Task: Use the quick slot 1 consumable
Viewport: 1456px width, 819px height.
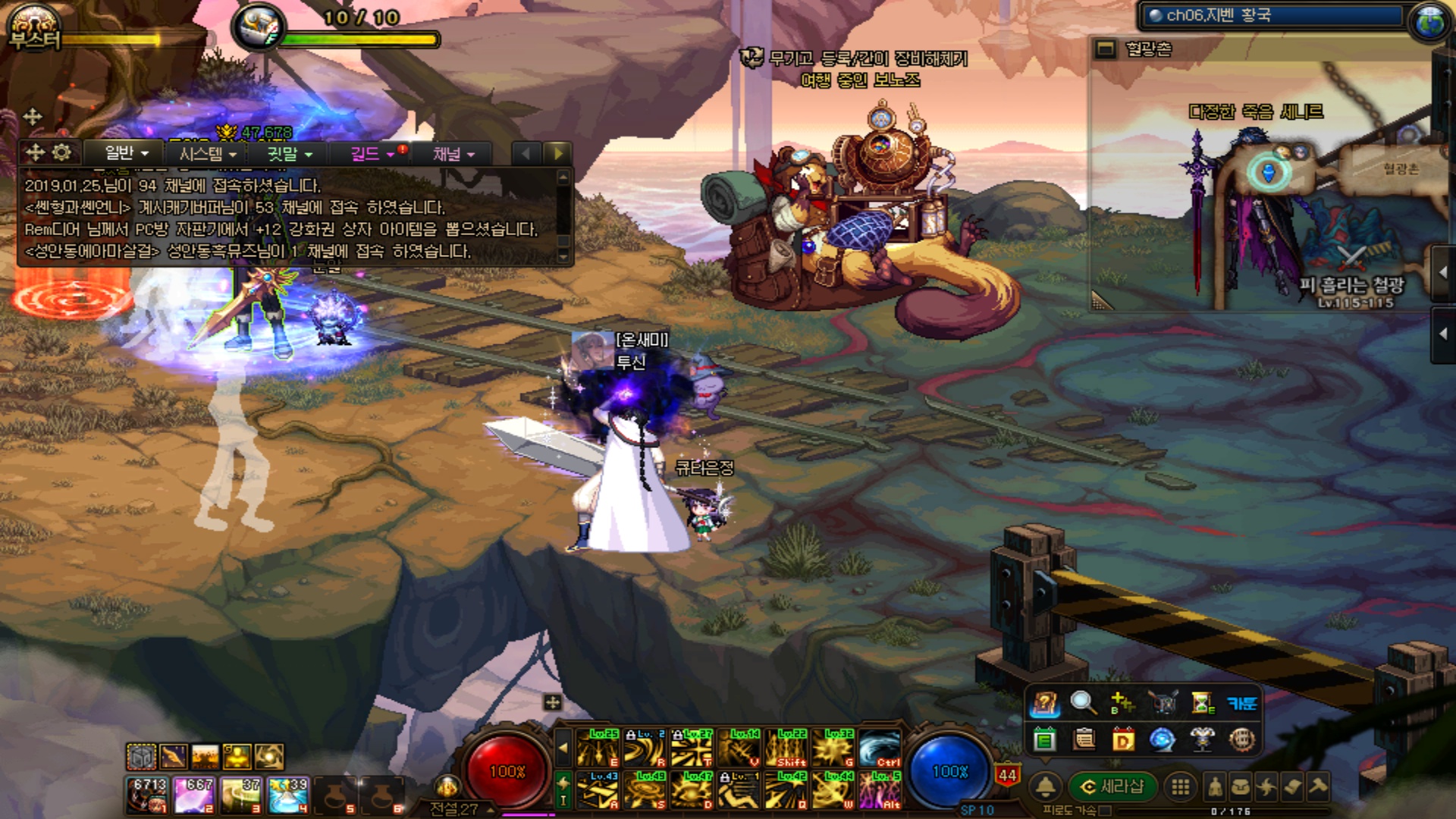Action: pos(147,795)
